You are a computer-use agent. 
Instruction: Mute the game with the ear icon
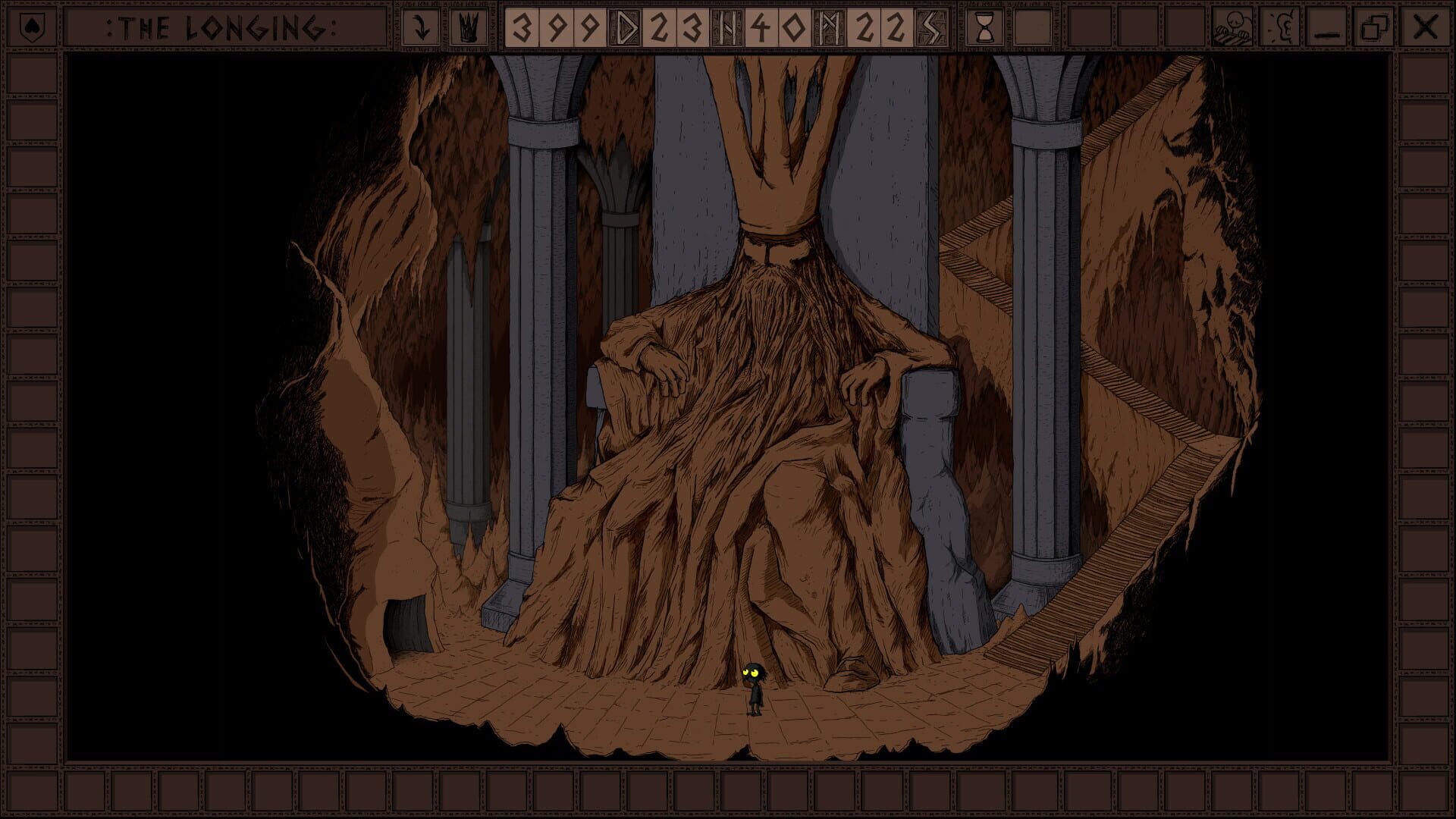[x=1282, y=26]
